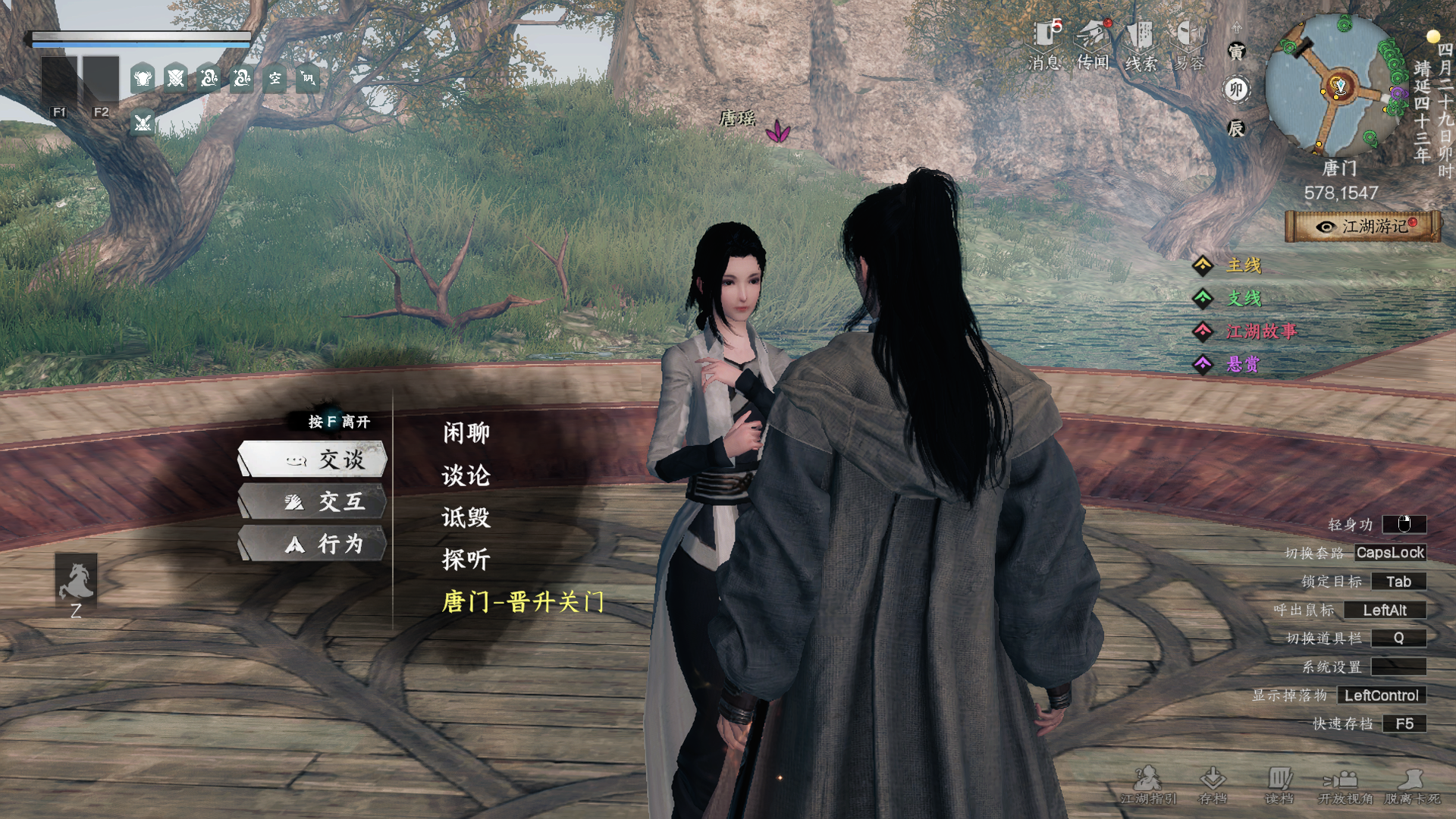This screenshot has width=1456, height=819.
Task: Open the 传闻 rumors icon
Action: pos(1094,45)
